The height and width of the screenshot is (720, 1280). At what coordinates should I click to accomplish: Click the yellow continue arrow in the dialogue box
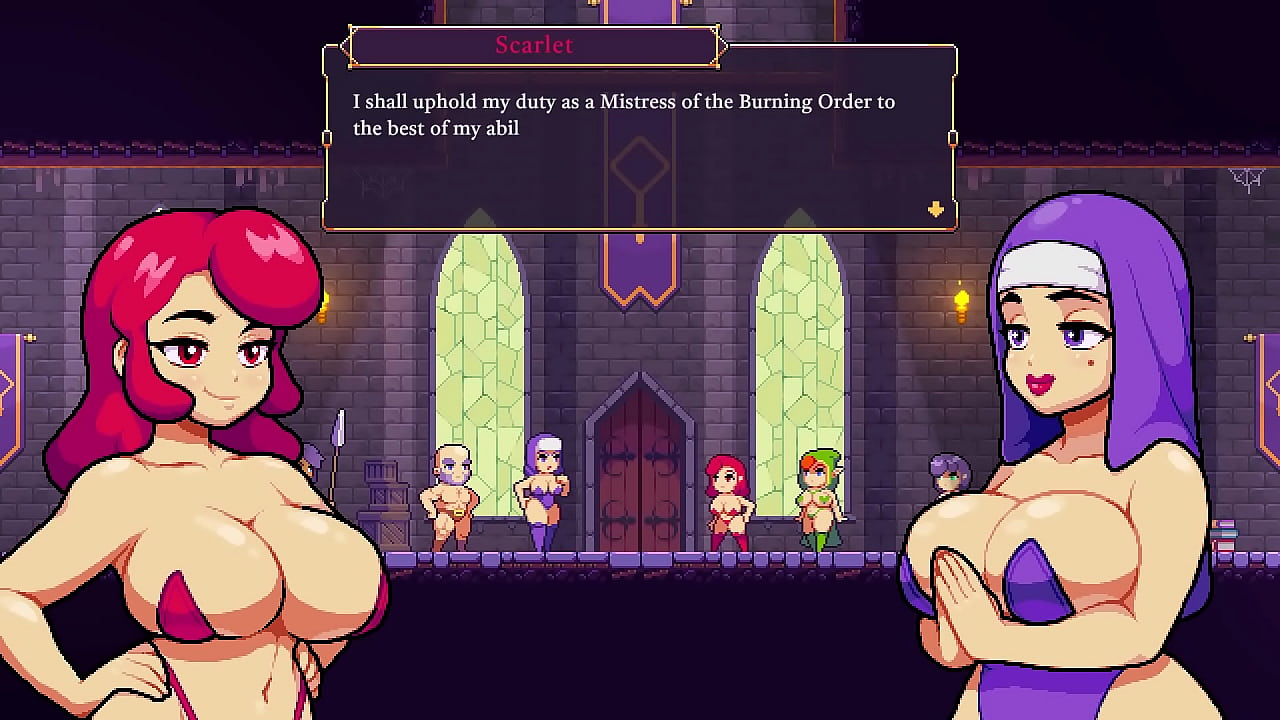pos(934,210)
